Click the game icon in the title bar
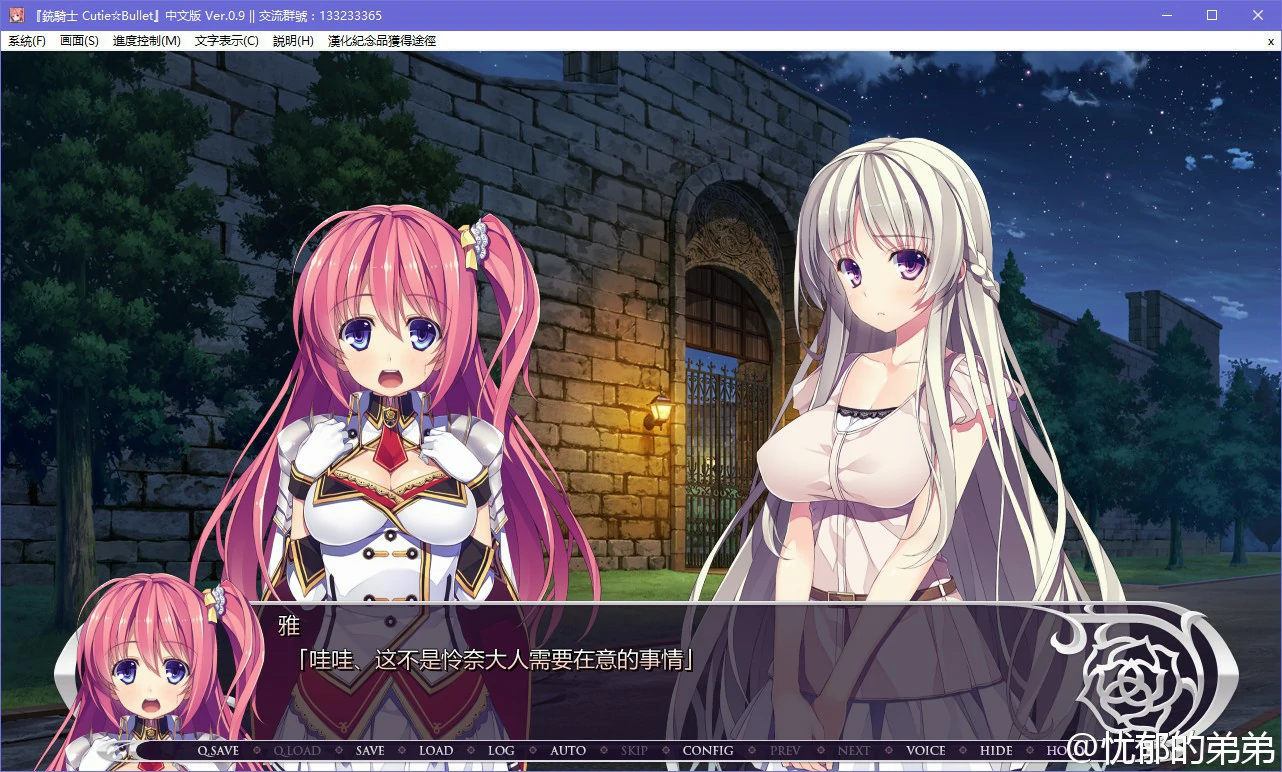 [x=15, y=14]
